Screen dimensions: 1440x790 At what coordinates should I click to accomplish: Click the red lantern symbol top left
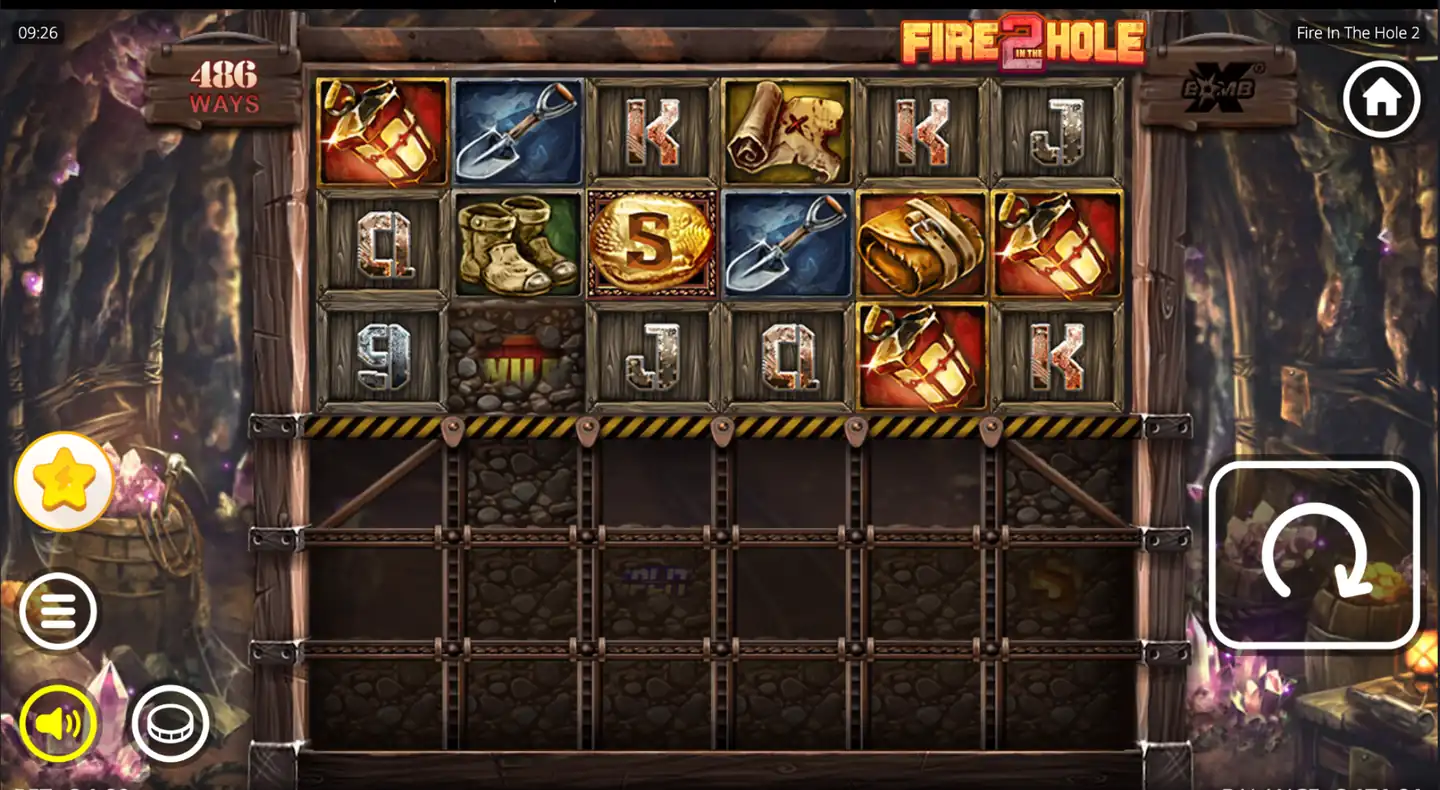pyautogui.click(x=381, y=130)
